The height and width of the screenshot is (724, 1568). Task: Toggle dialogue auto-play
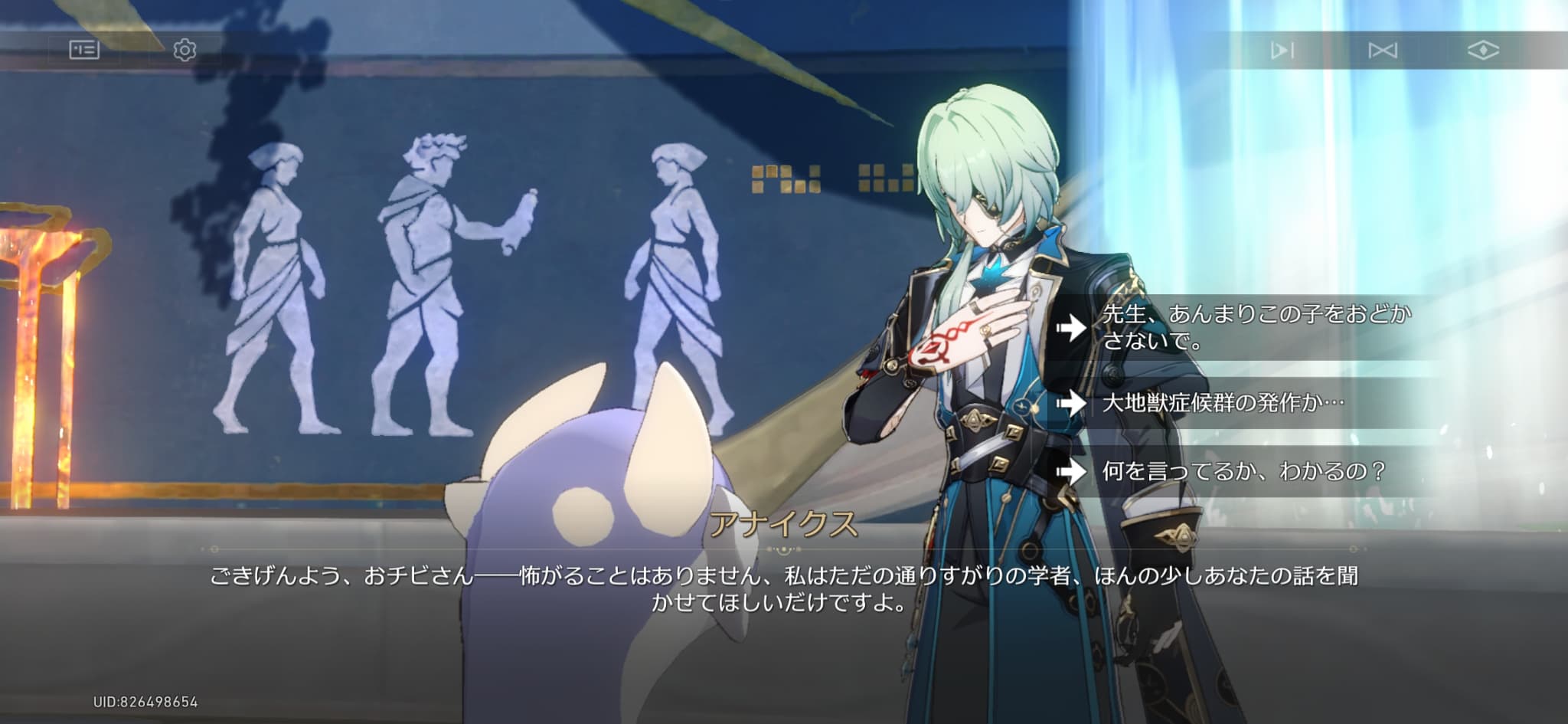[x=1282, y=51]
